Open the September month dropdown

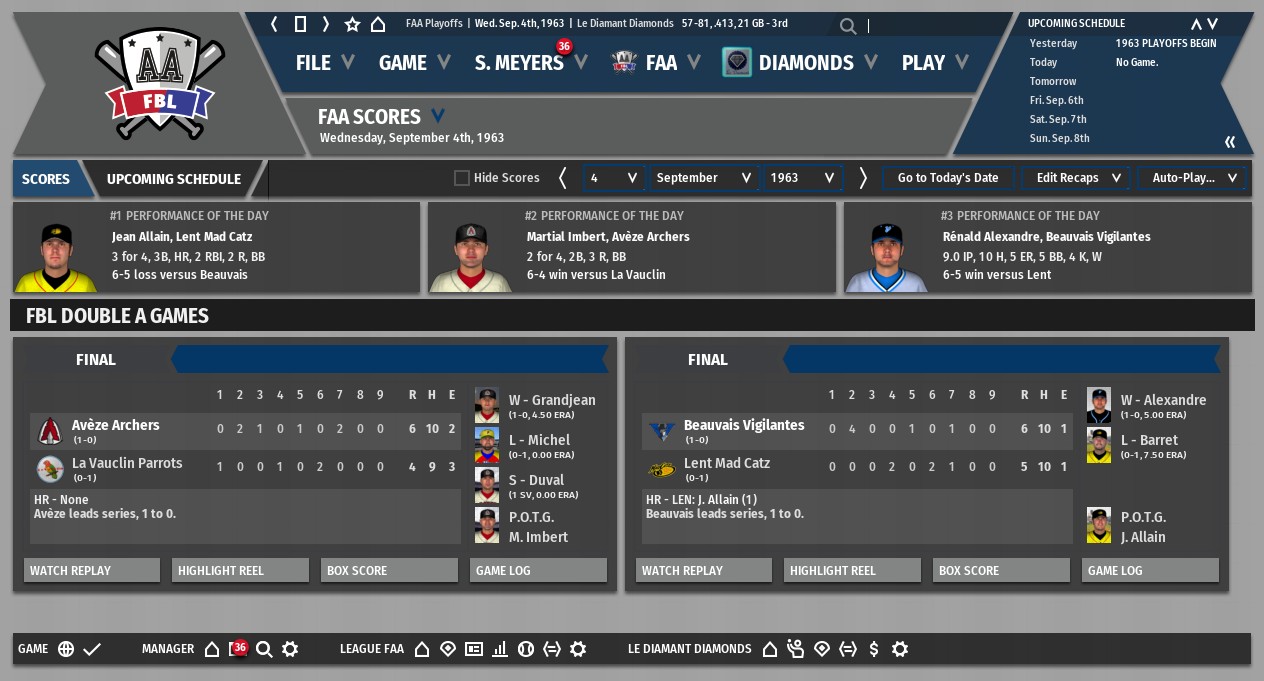pos(704,178)
